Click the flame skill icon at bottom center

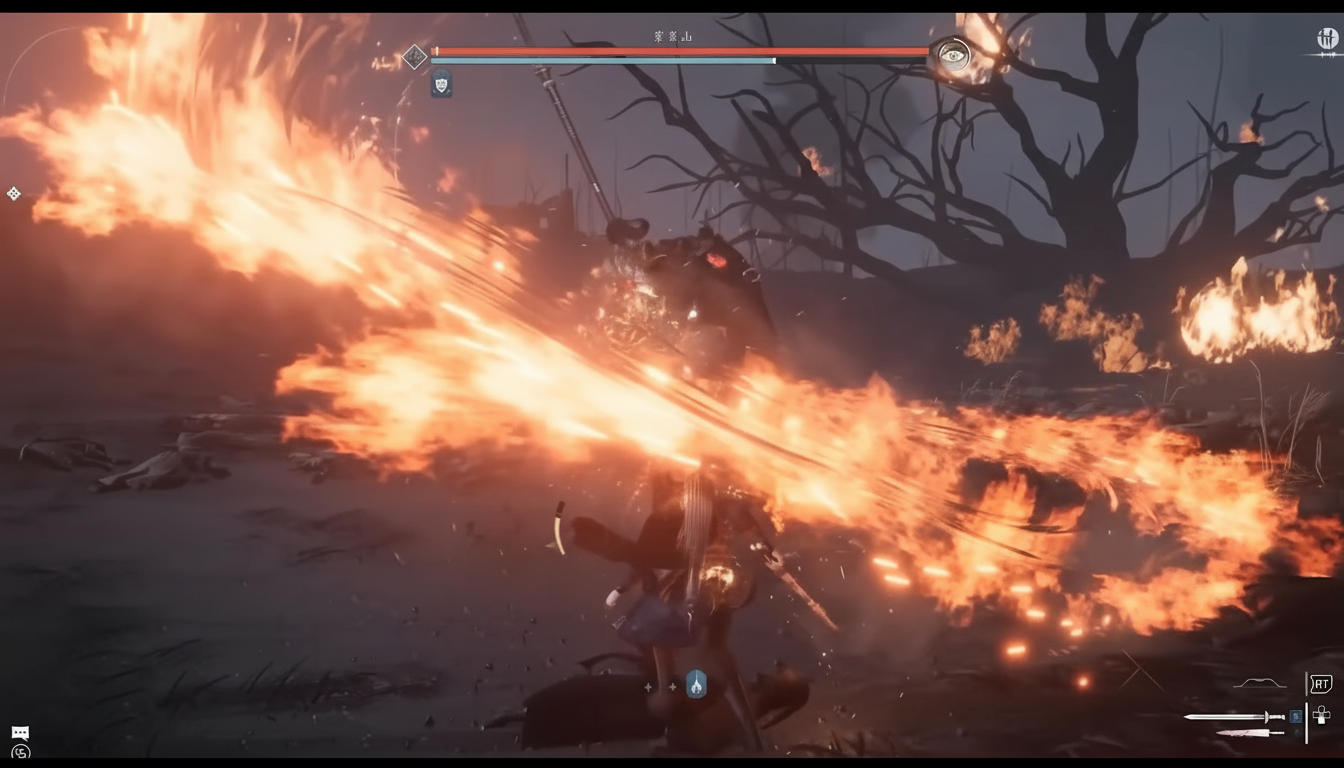[x=696, y=685]
